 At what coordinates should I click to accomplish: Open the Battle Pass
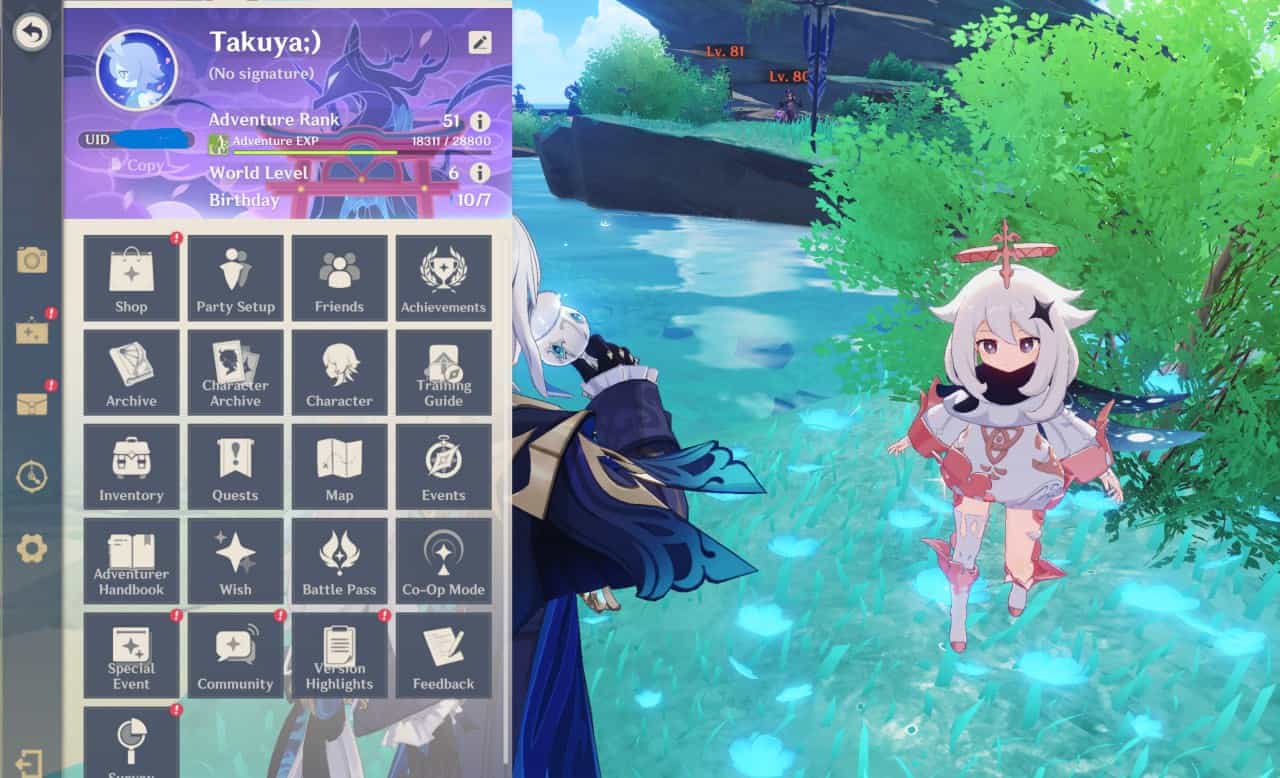point(339,562)
